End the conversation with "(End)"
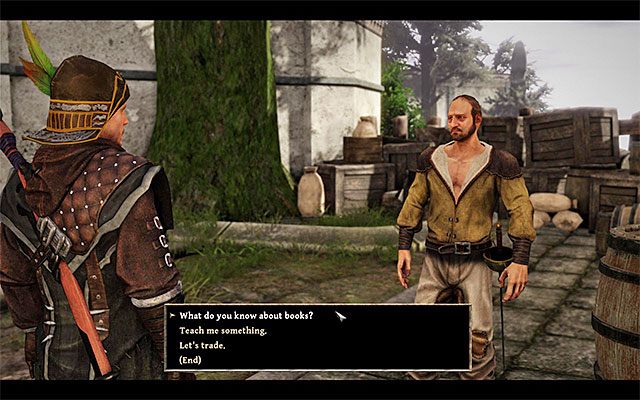The width and height of the screenshot is (640, 400). pyautogui.click(x=191, y=360)
